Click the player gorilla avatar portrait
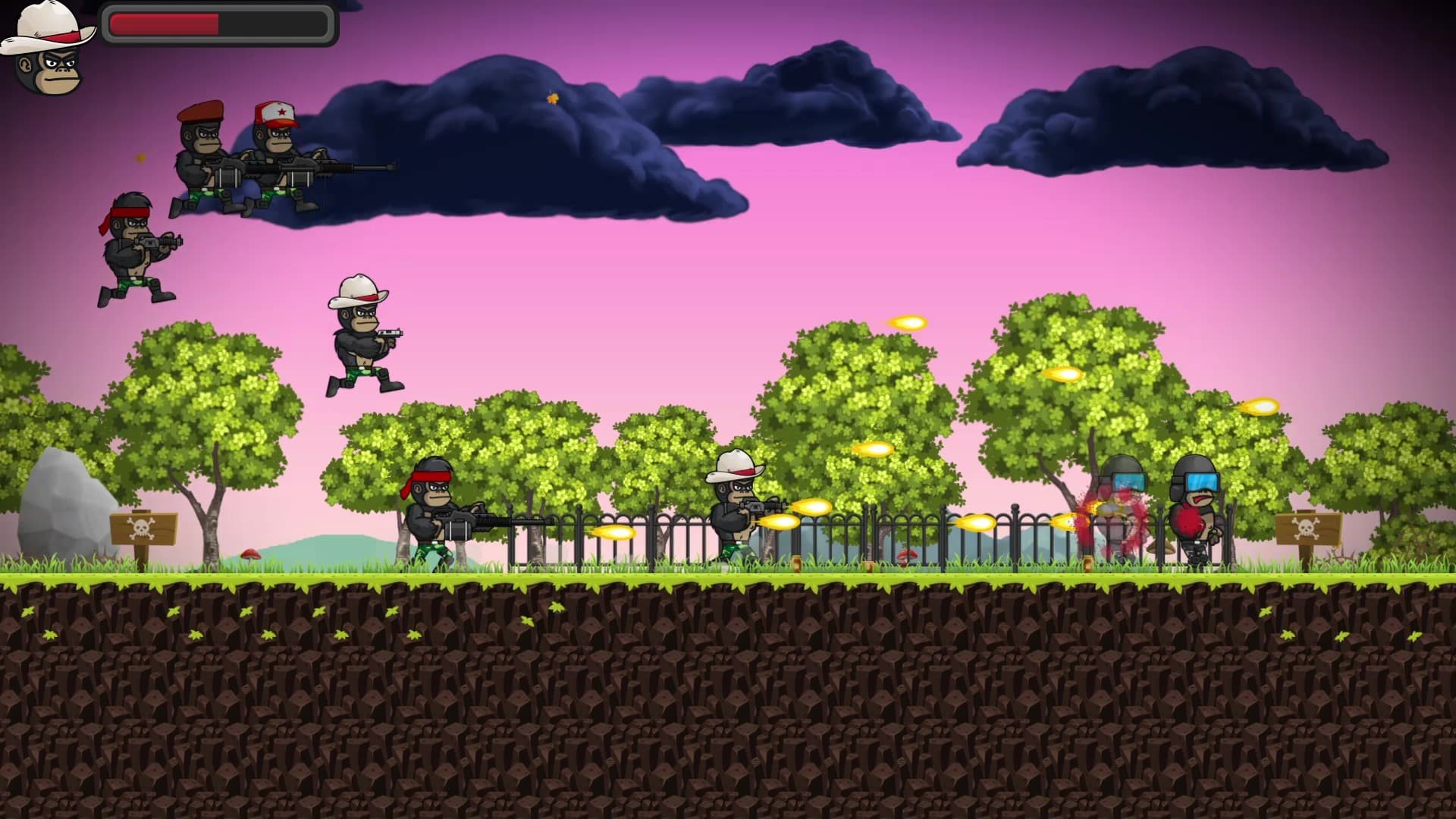 (49, 49)
